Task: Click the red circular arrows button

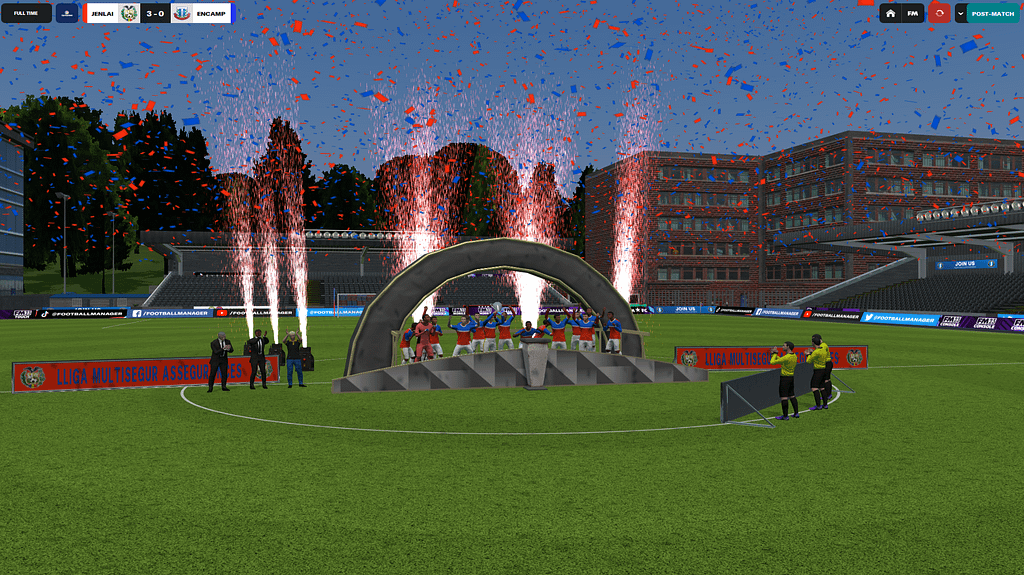Action: click(x=939, y=13)
